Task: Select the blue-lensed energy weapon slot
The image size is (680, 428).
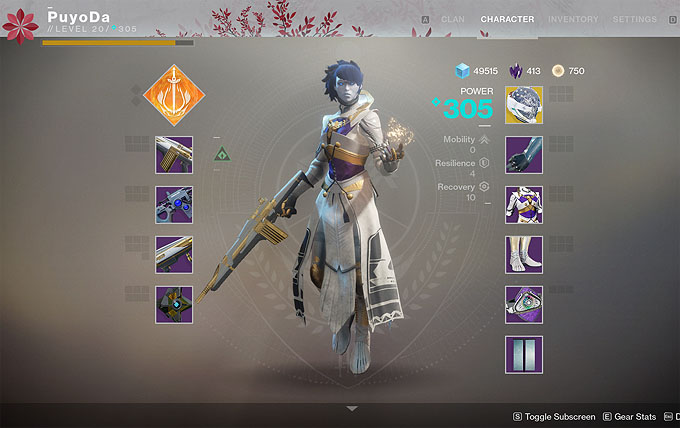Action: pos(174,204)
